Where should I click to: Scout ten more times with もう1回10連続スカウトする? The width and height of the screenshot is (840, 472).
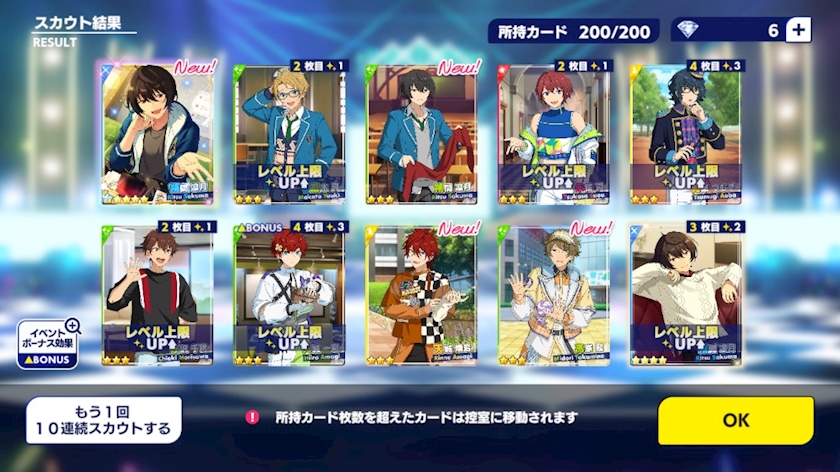[104, 420]
